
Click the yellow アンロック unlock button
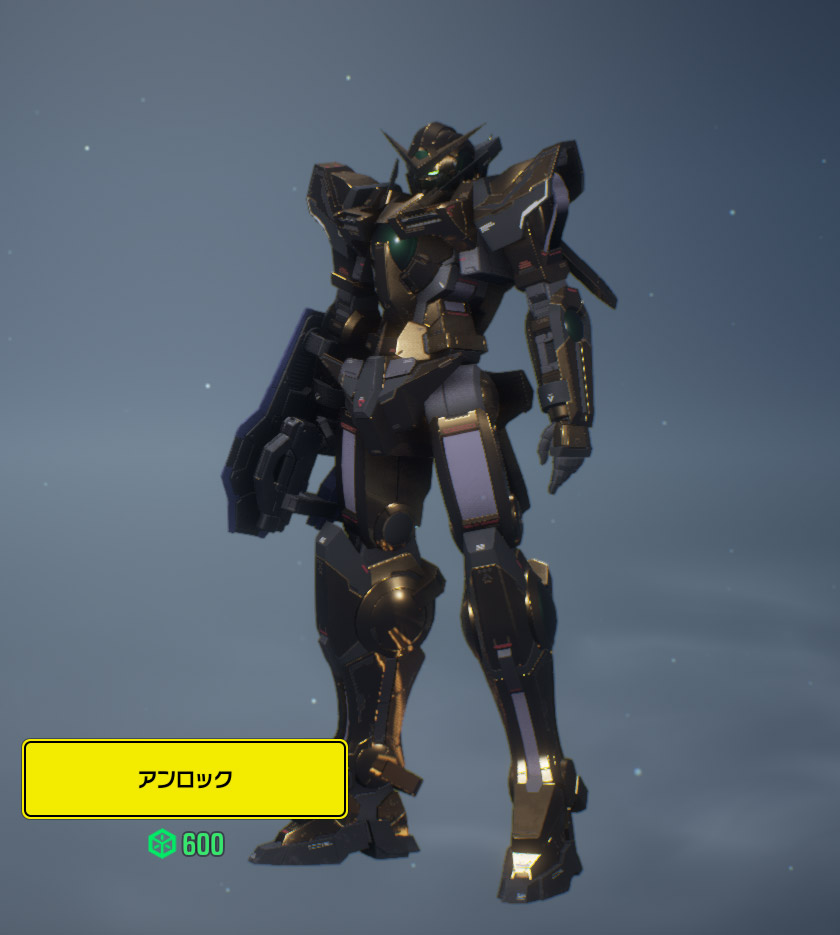(x=185, y=779)
